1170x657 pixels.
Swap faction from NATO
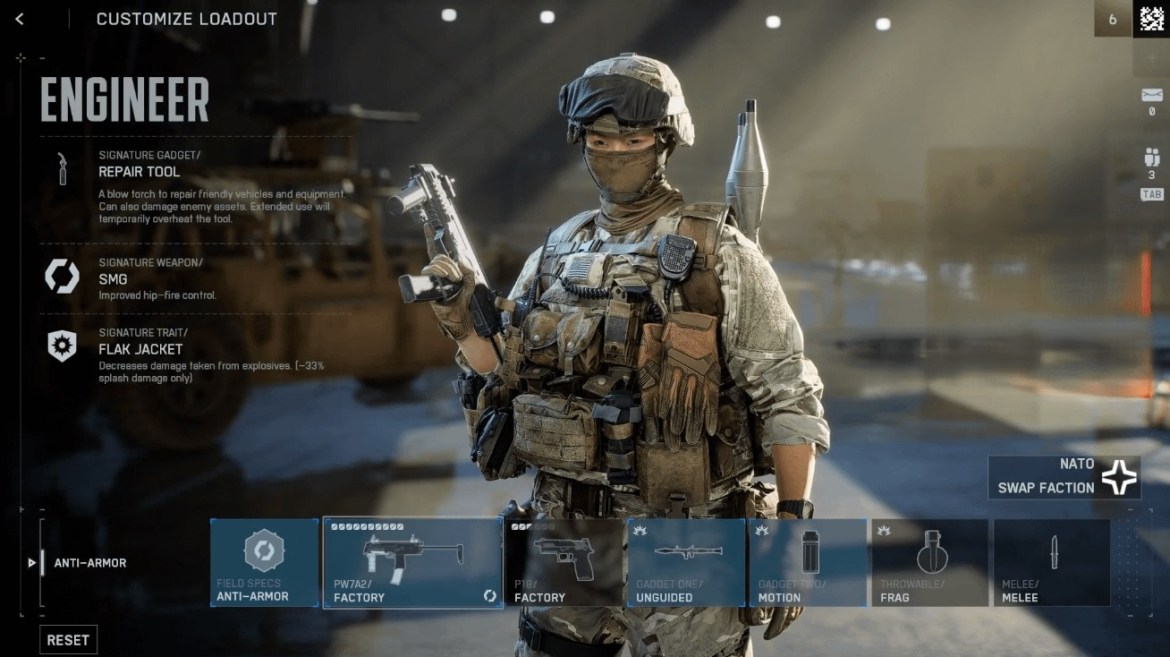(1064, 477)
